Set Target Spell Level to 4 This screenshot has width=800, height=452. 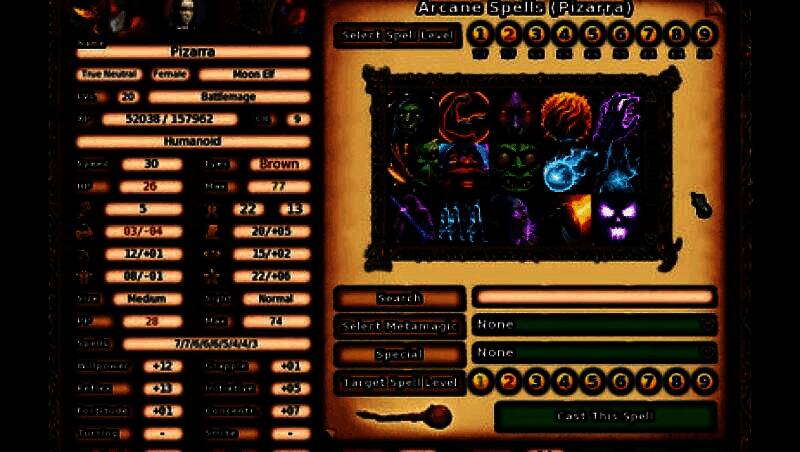(x=564, y=381)
